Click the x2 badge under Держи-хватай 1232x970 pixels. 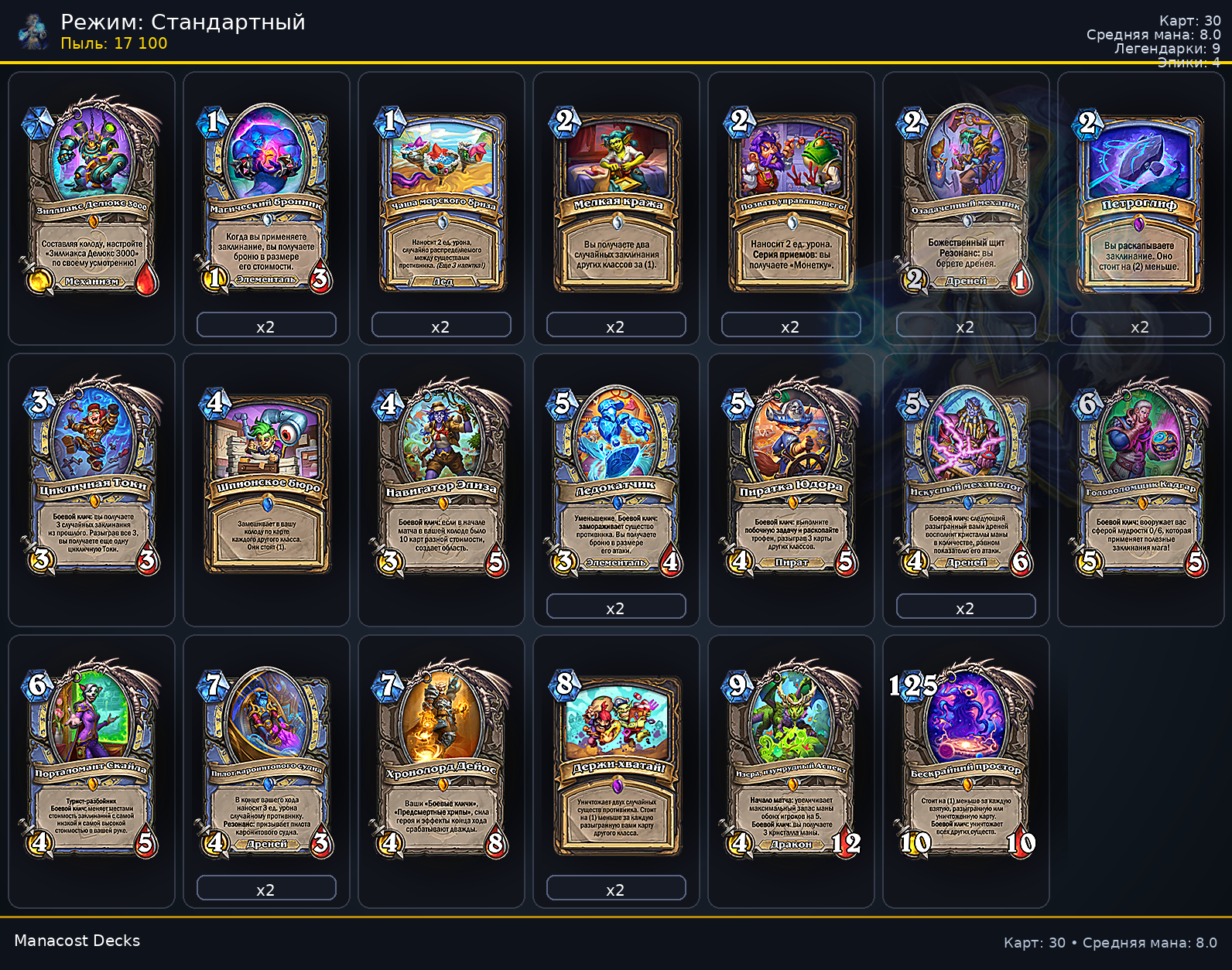[616, 890]
